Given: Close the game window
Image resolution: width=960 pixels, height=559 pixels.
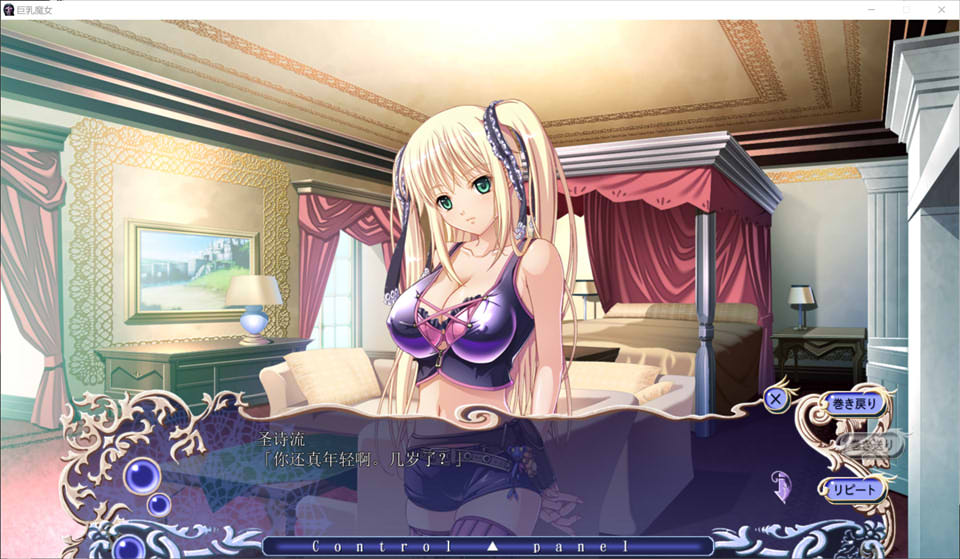Looking at the screenshot, I should [x=940, y=9].
